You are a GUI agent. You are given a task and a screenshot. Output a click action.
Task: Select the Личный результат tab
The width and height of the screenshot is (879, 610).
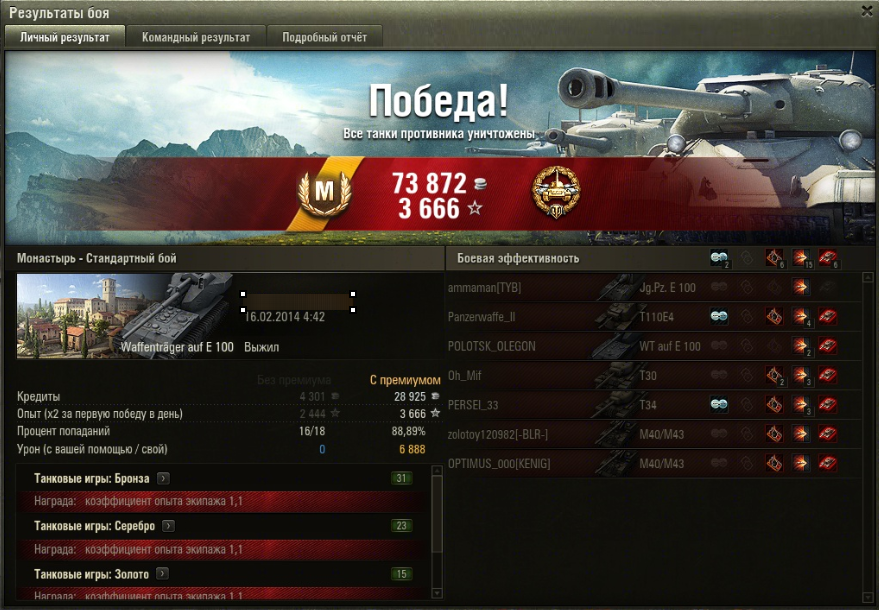[x=65, y=37]
